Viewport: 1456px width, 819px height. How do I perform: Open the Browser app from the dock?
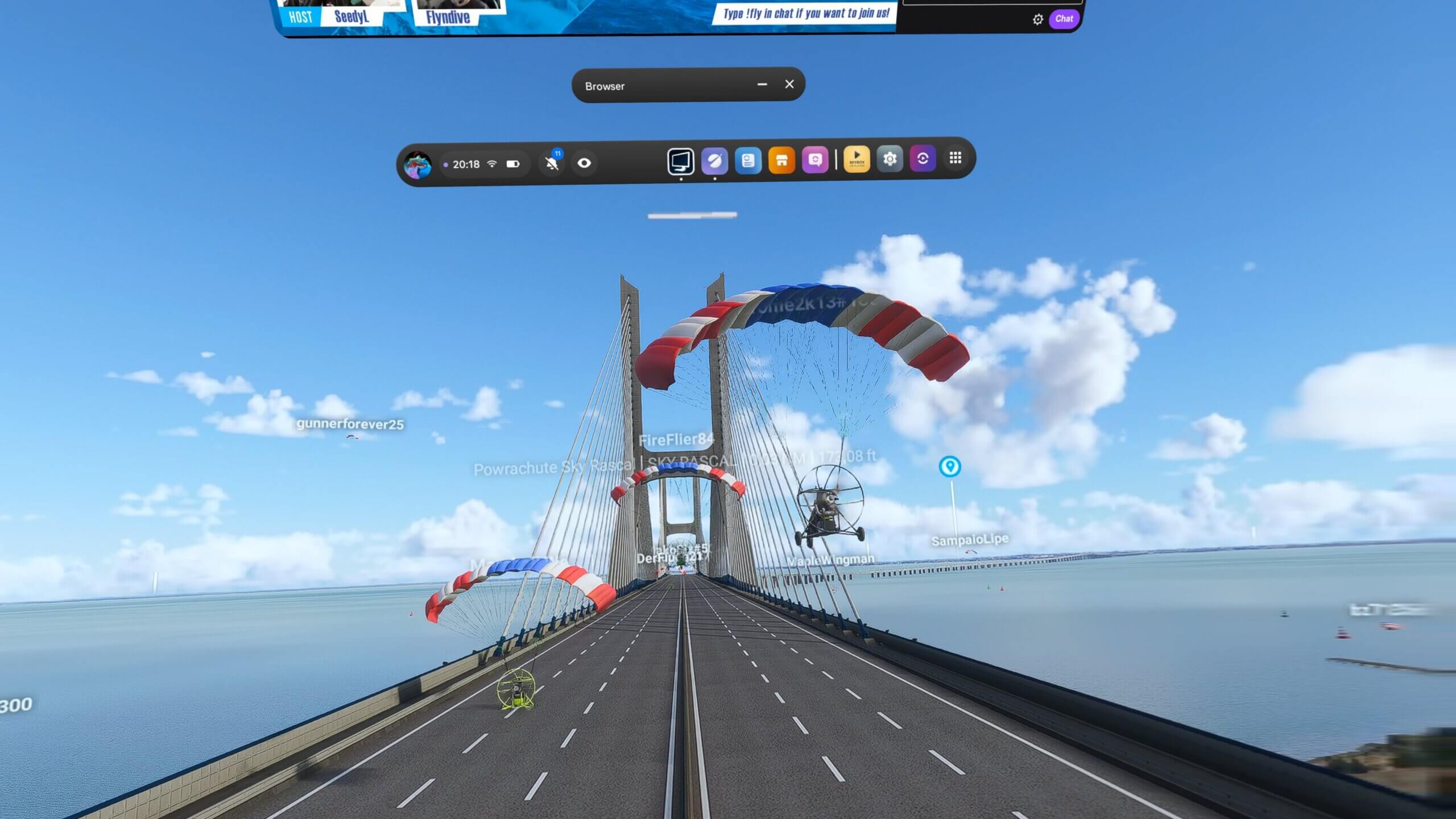tap(714, 162)
